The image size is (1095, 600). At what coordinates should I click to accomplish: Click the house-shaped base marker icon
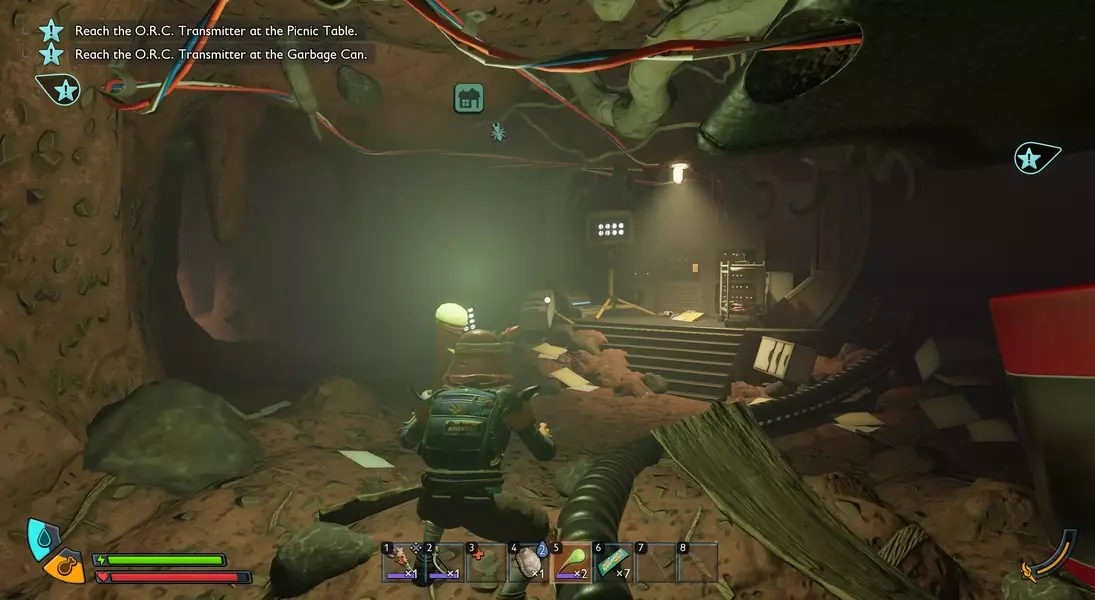tap(468, 97)
